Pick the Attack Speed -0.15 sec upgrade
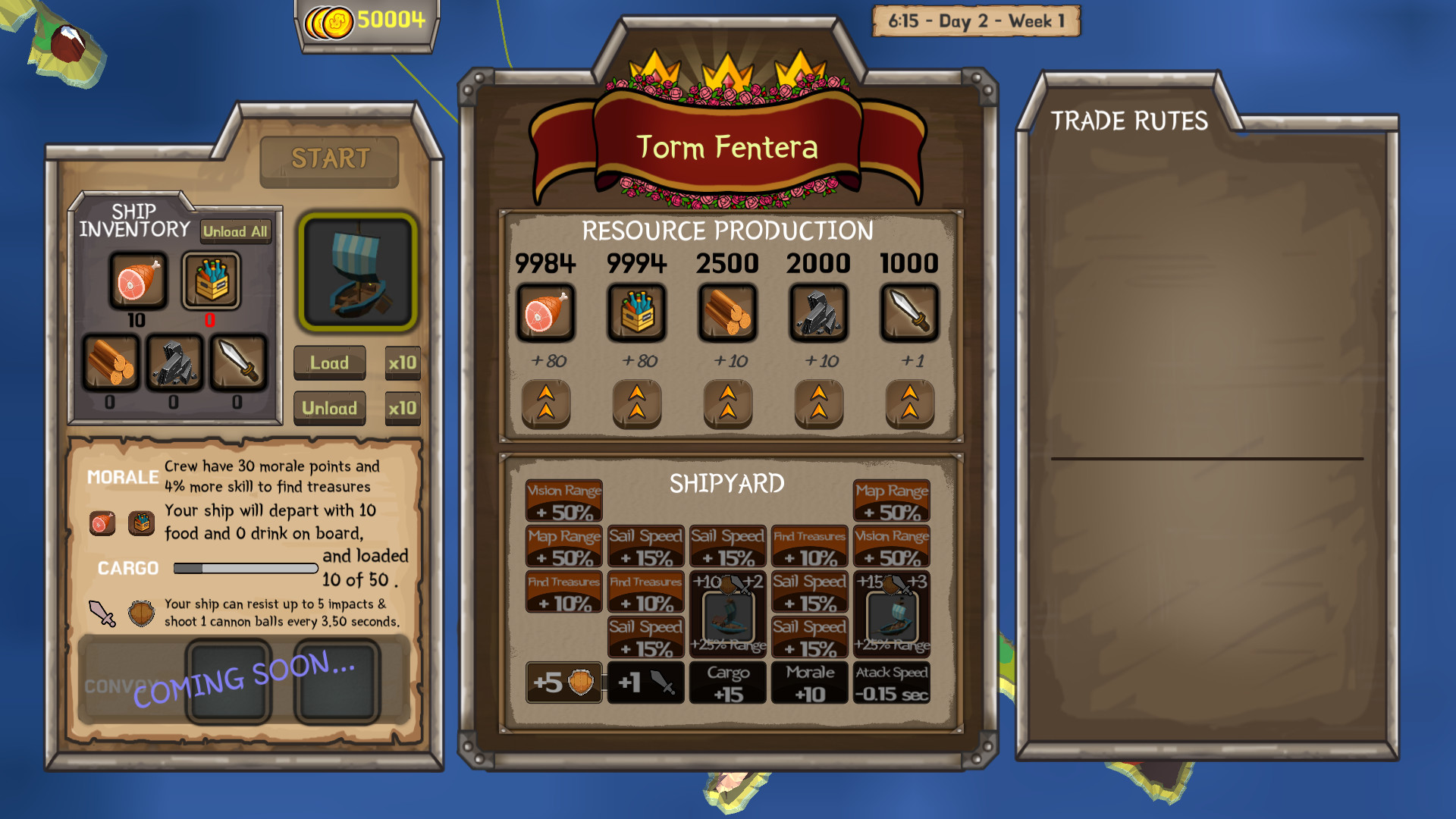Viewport: 1456px width, 819px height. (892, 682)
